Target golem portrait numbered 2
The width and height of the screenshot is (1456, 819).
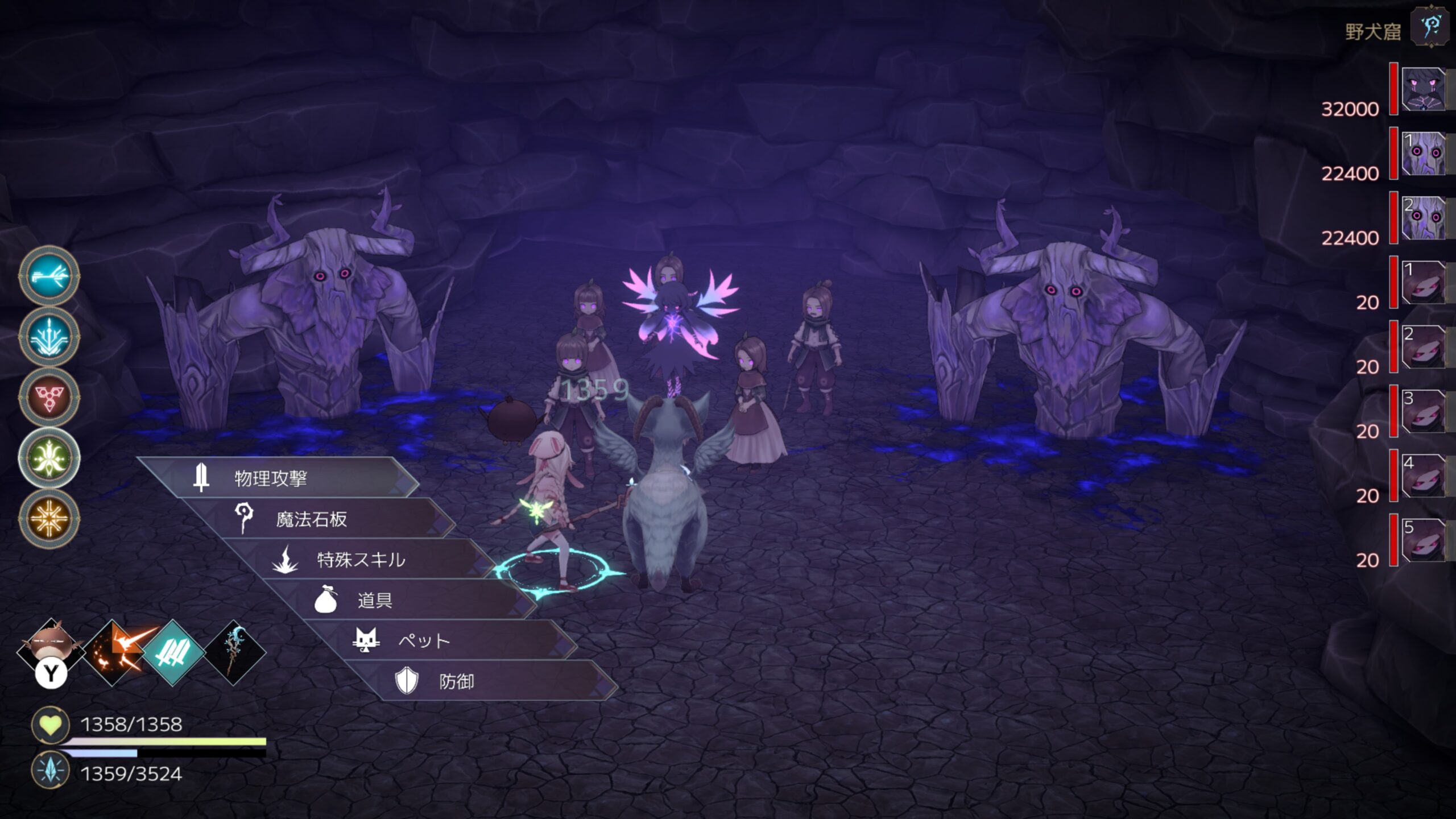coord(1423,218)
